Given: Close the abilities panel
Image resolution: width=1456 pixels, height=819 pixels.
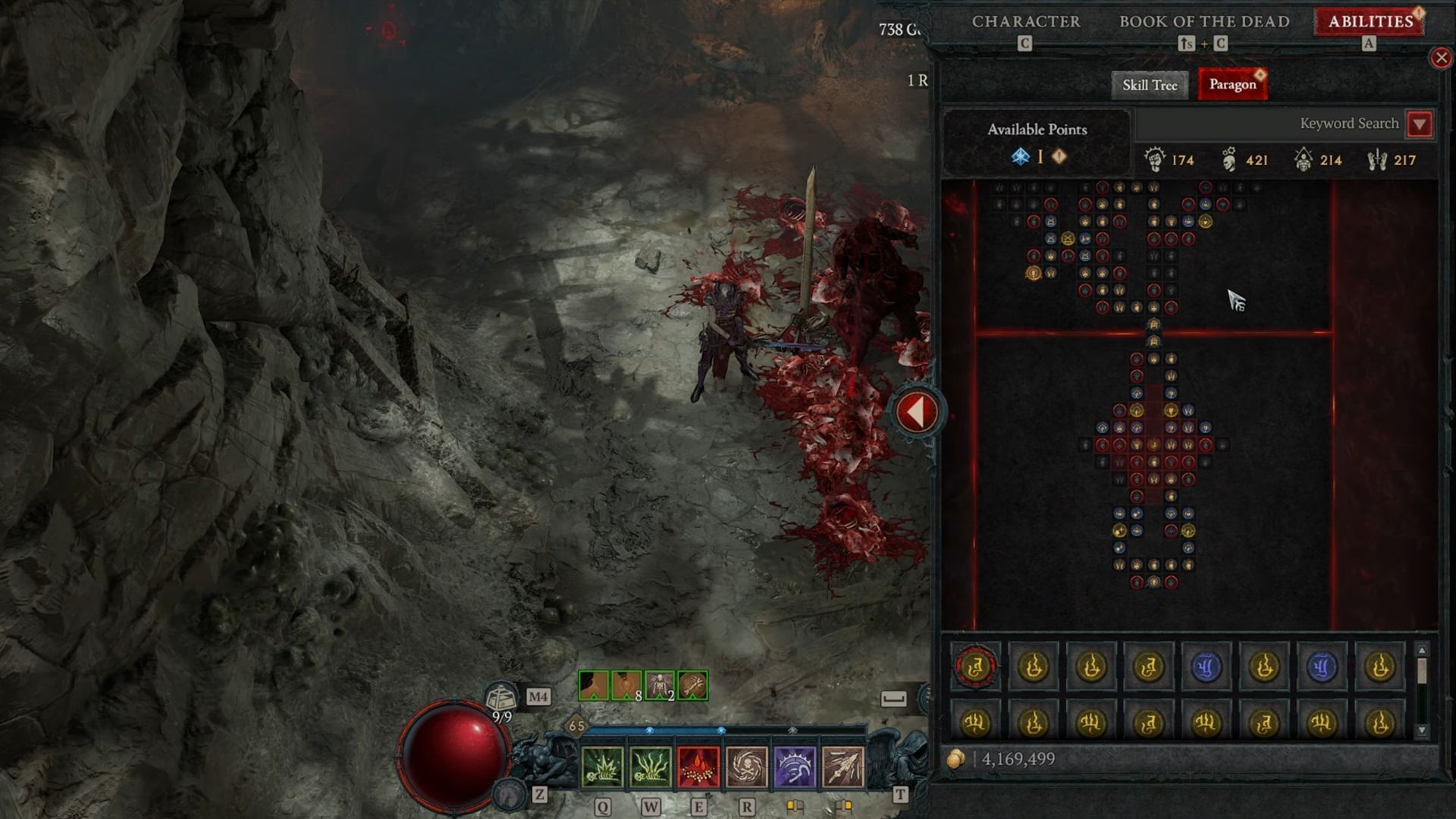Looking at the screenshot, I should (1441, 58).
